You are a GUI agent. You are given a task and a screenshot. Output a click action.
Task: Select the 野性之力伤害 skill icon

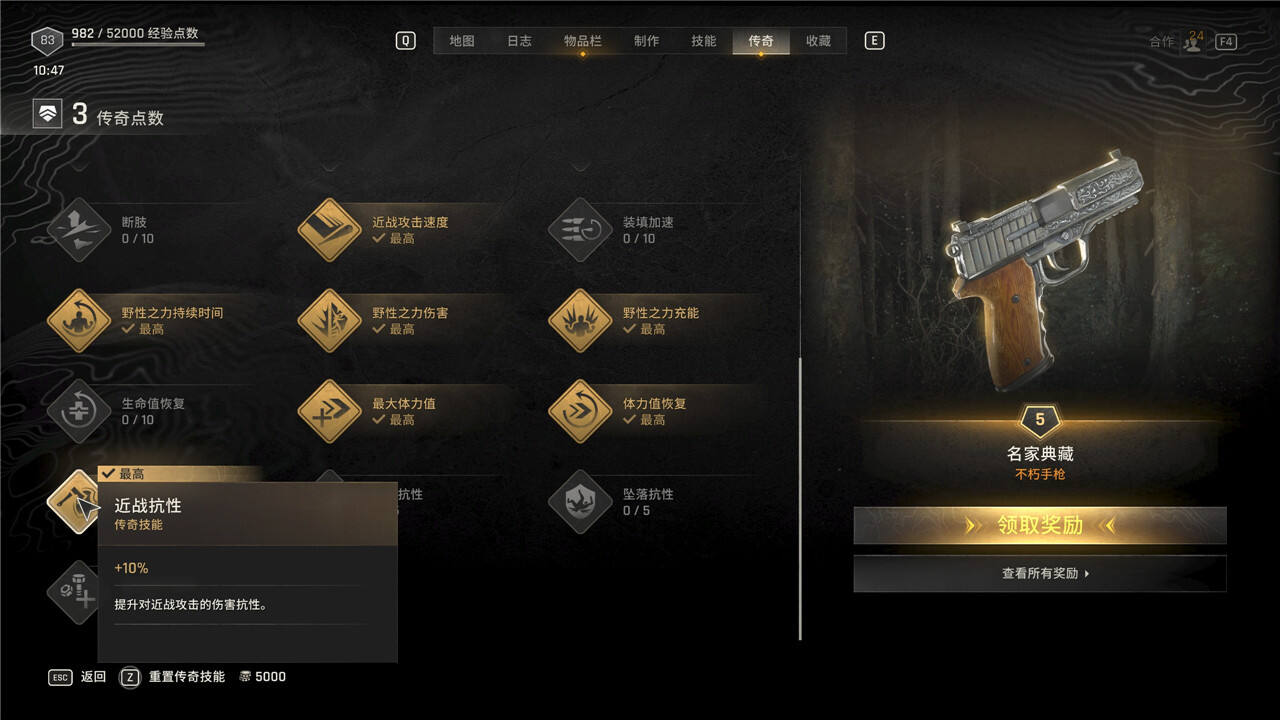click(329, 321)
